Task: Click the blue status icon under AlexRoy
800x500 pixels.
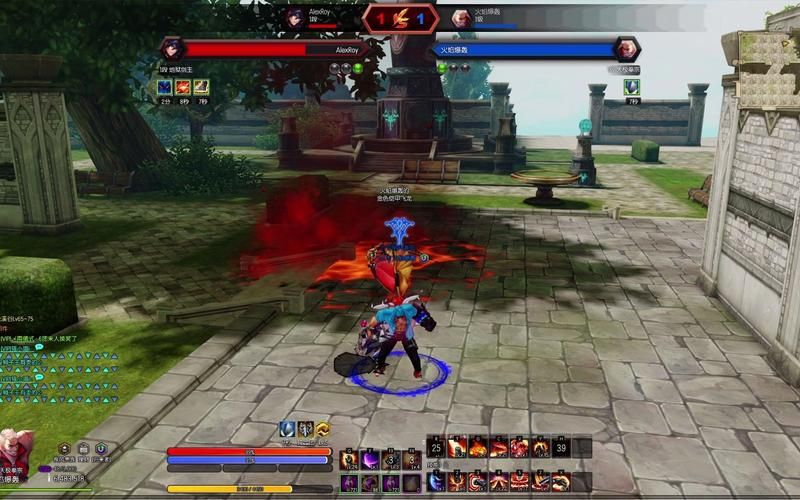Action: click(164, 88)
